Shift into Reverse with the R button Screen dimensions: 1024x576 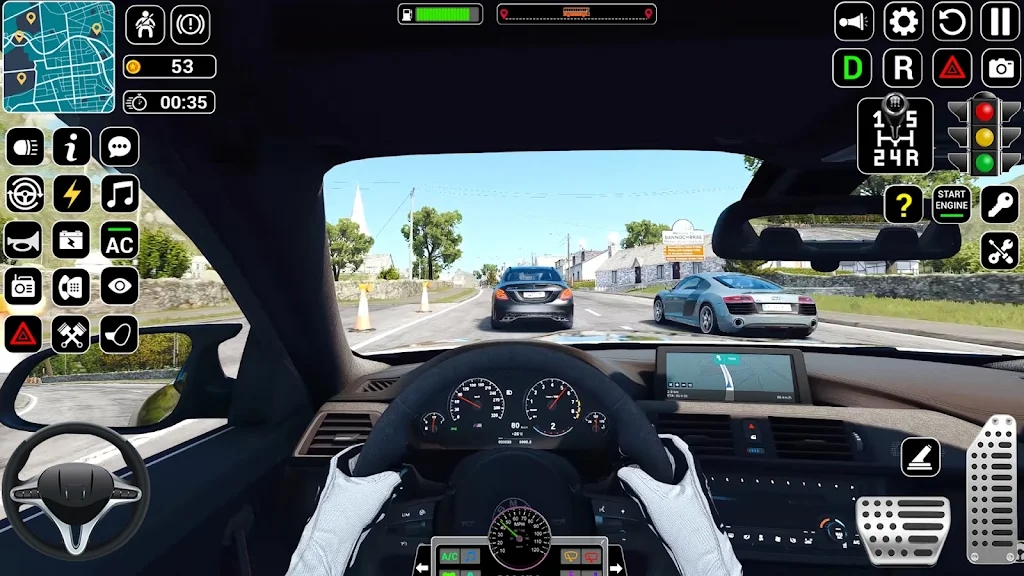pyautogui.click(x=903, y=68)
